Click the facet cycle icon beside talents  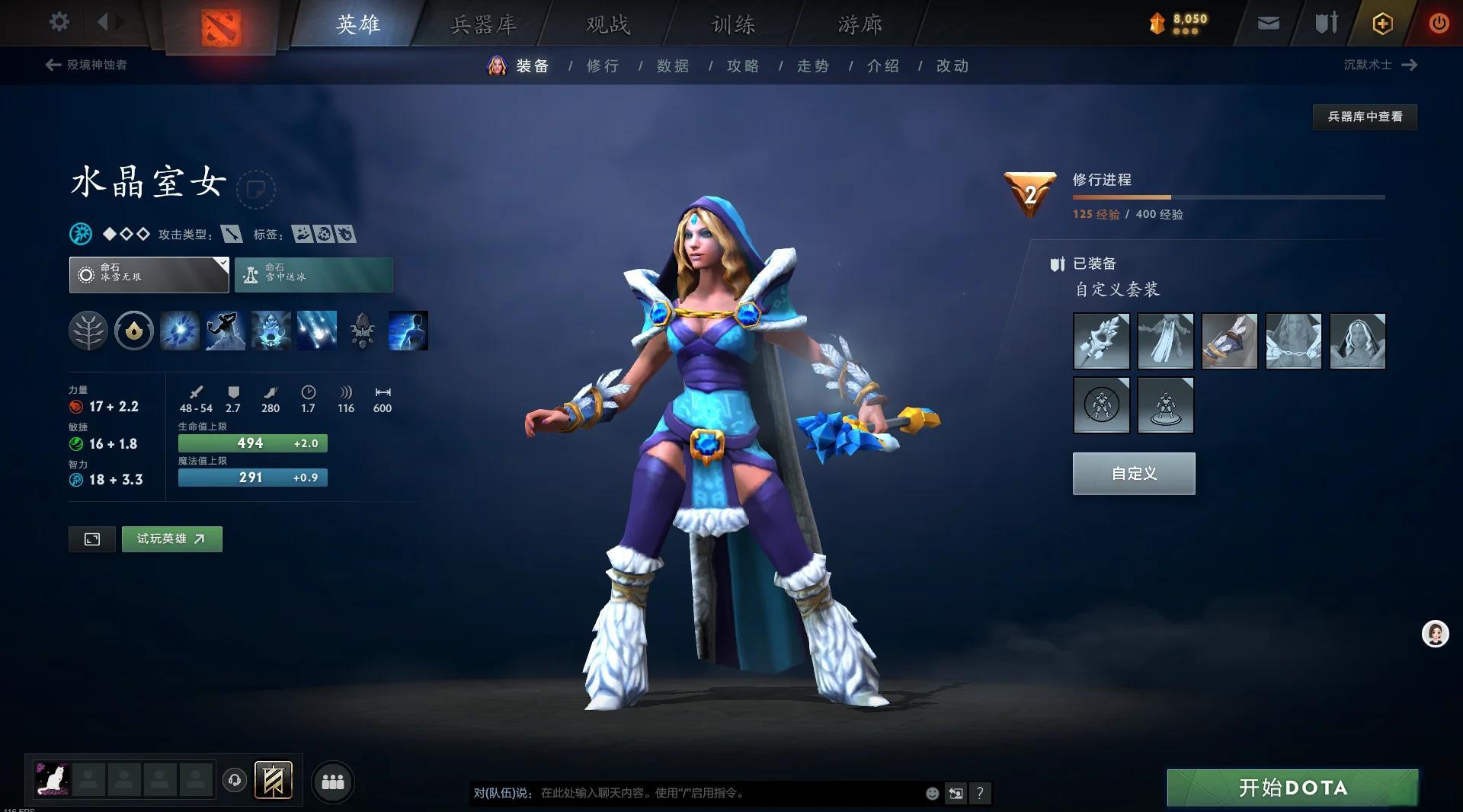[x=134, y=330]
